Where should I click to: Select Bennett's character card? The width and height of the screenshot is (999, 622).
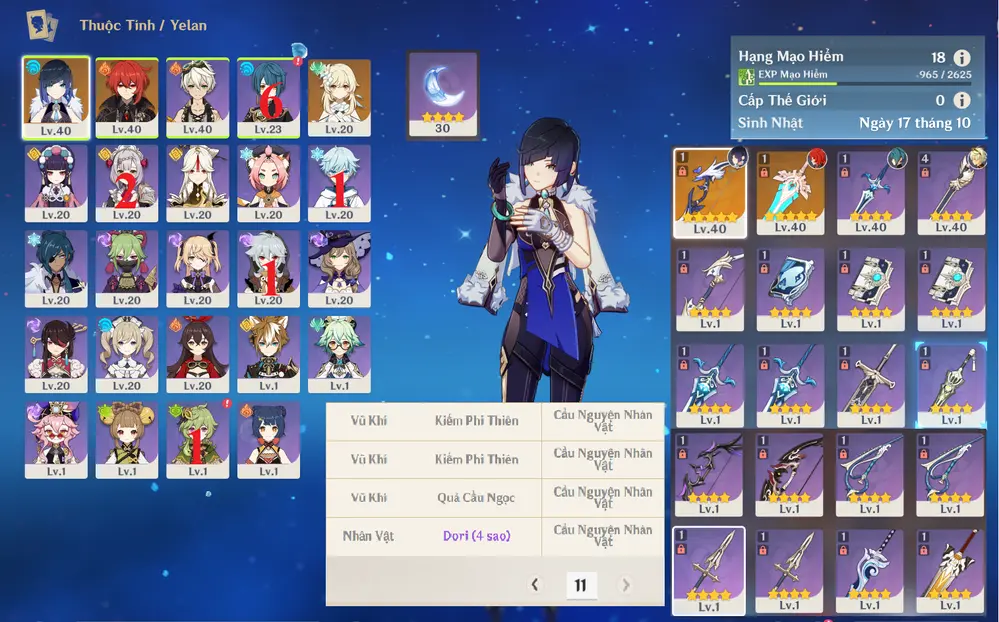[x=197, y=96]
